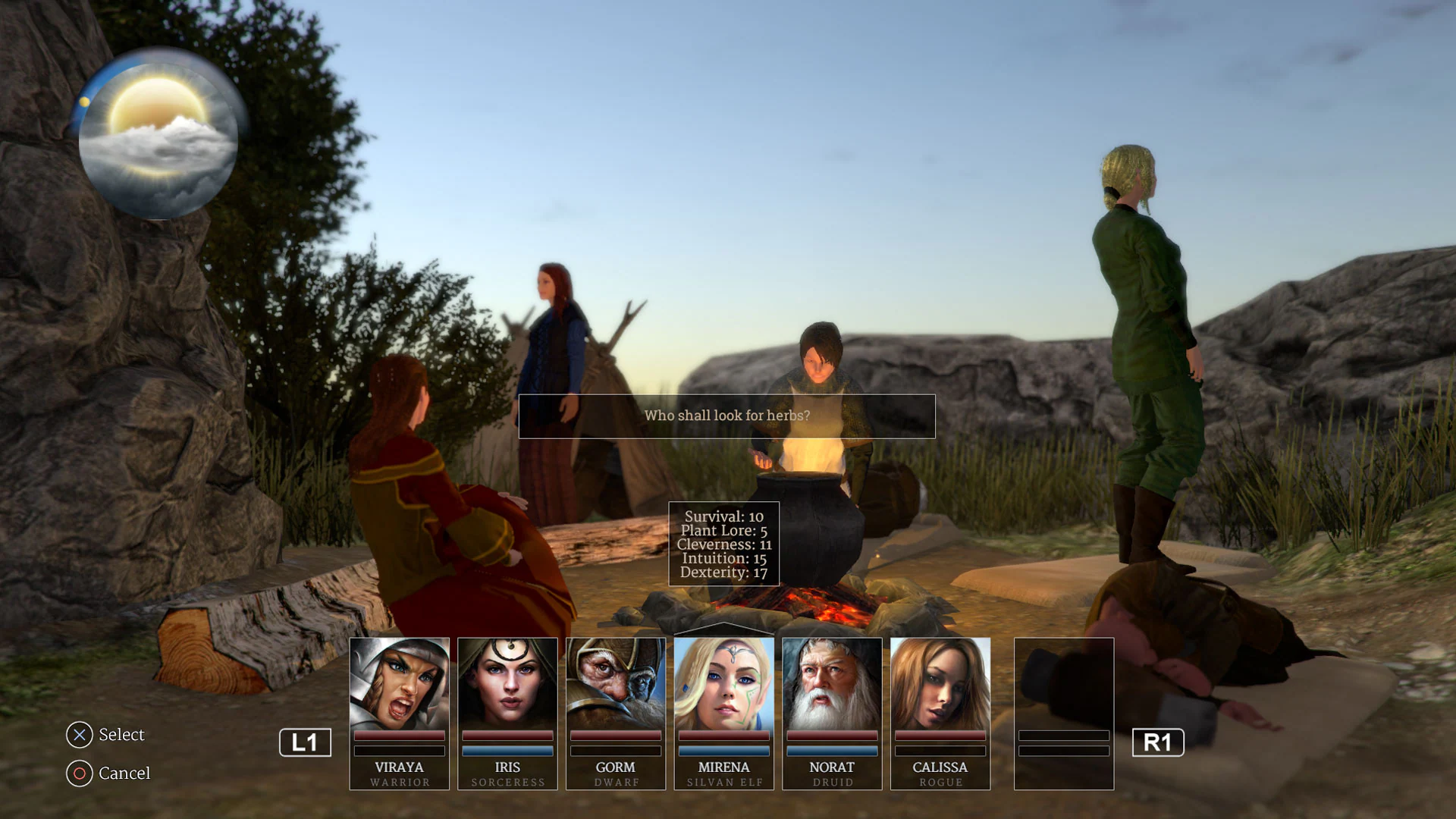Click Mirena's Silvan Elf name label
The height and width of the screenshot is (819, 1456).
tap(723, 782)
